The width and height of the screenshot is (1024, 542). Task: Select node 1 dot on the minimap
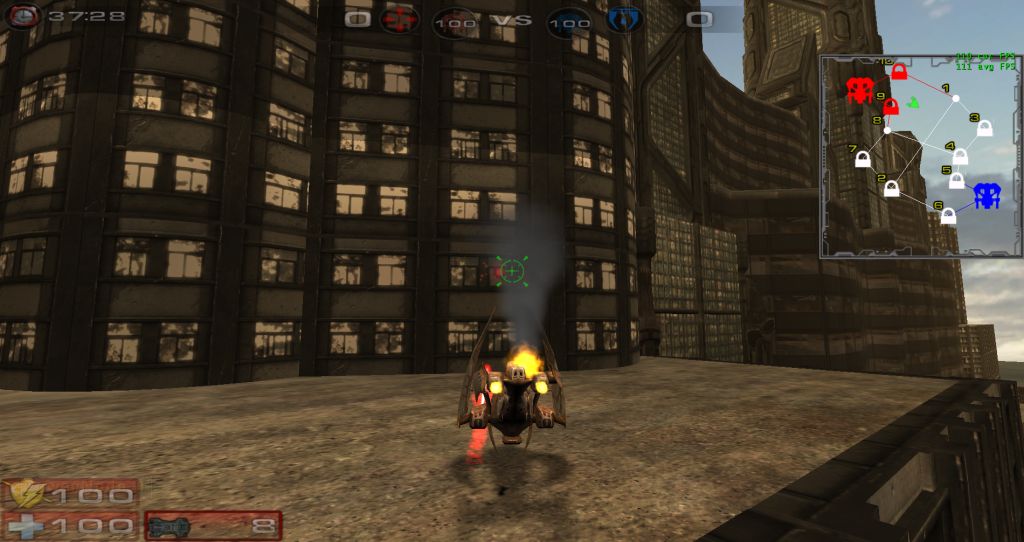pyautogui.click(x=955, y=98)
